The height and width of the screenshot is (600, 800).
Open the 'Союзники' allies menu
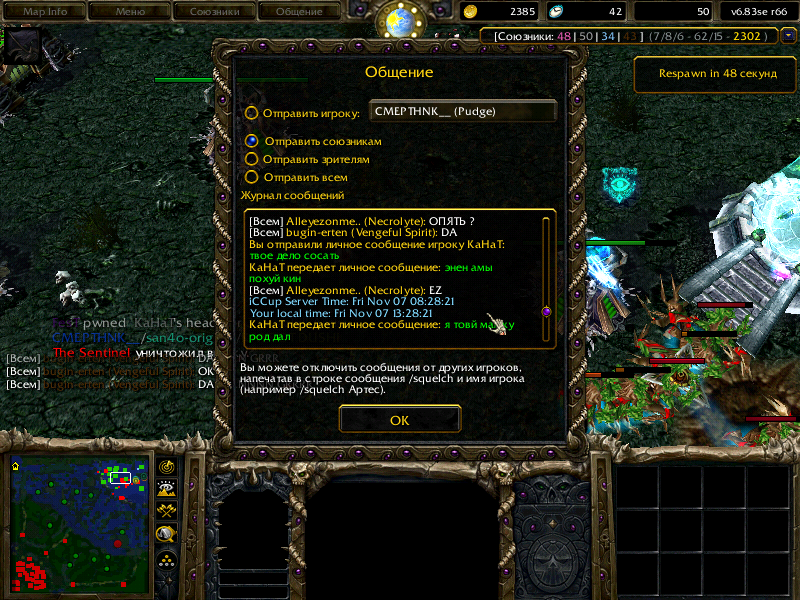coord(214,12)
